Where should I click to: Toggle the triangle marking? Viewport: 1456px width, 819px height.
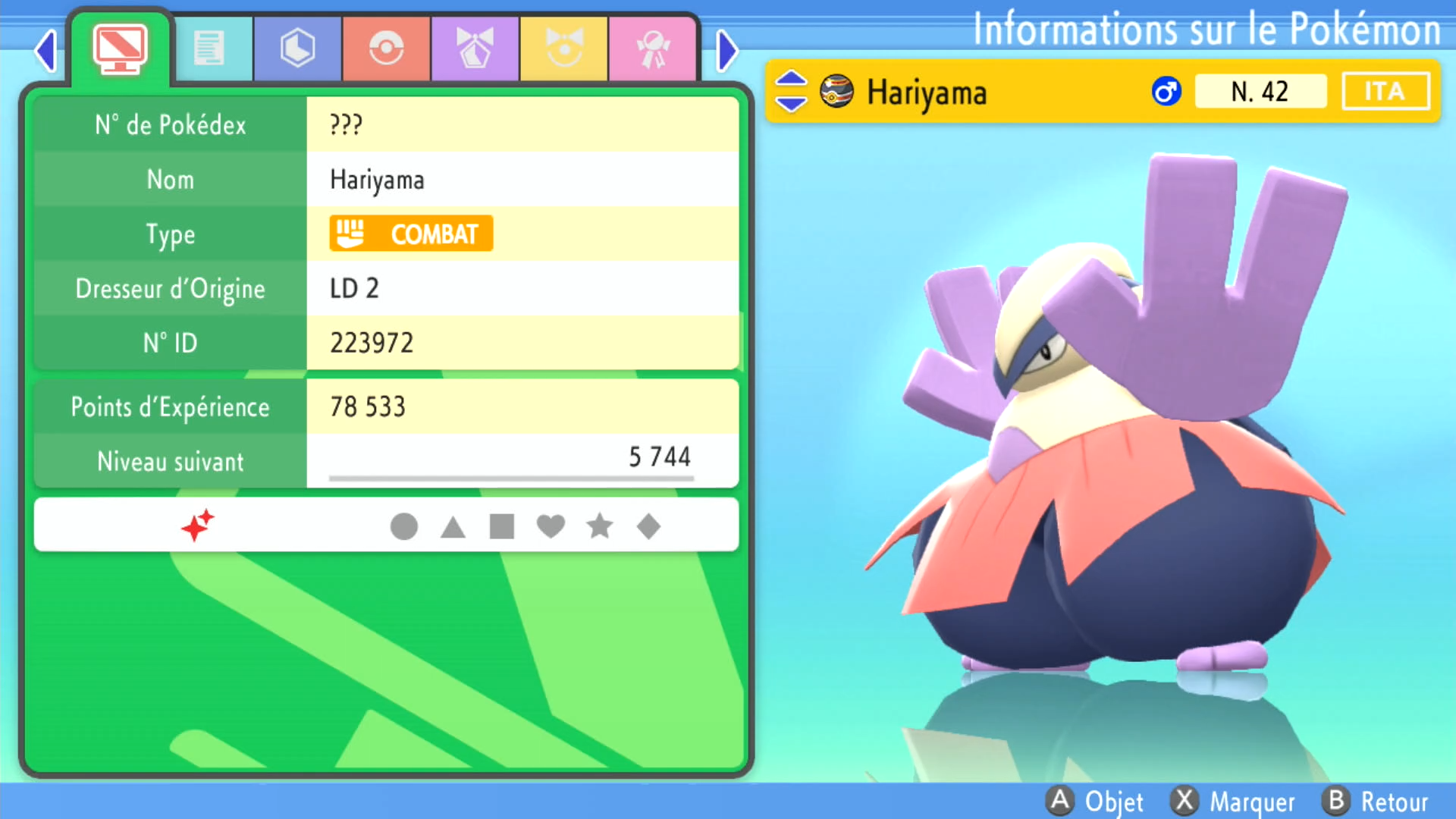[x=453, y=526]
